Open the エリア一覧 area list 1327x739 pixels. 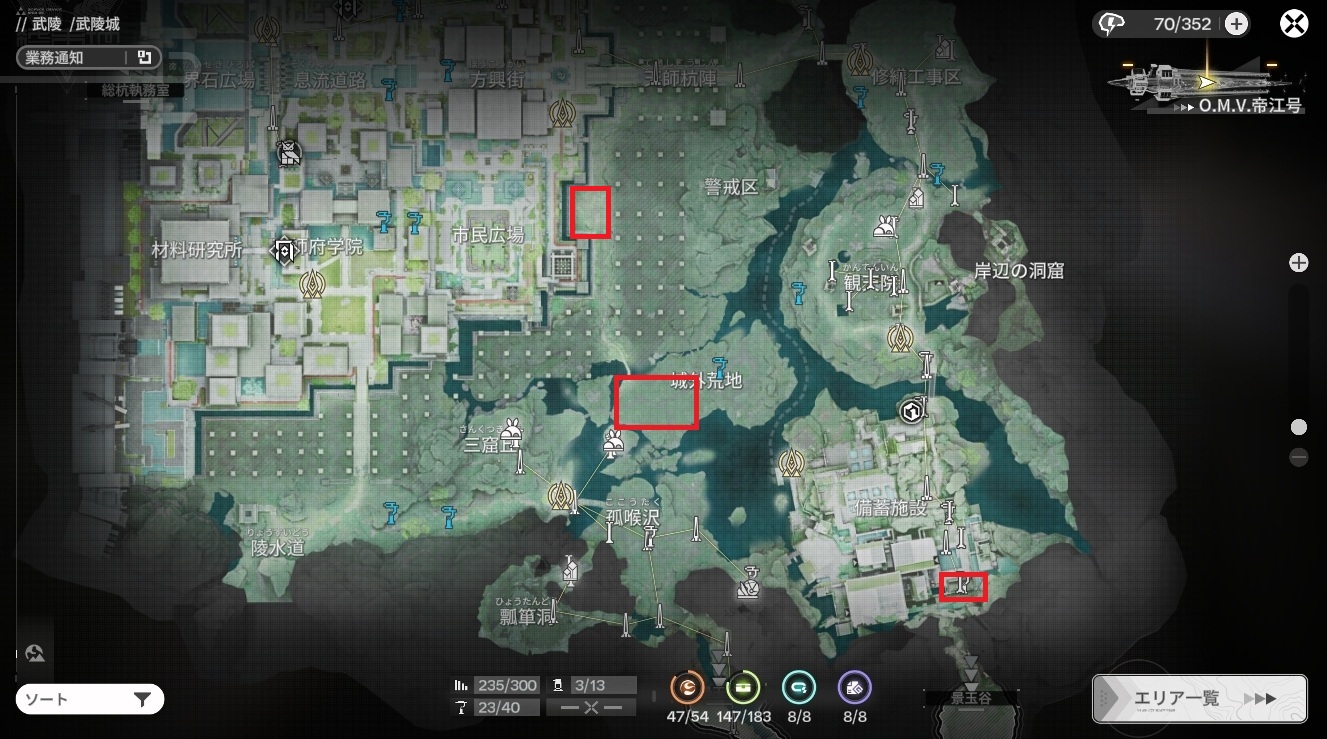tap(1199, 698)
